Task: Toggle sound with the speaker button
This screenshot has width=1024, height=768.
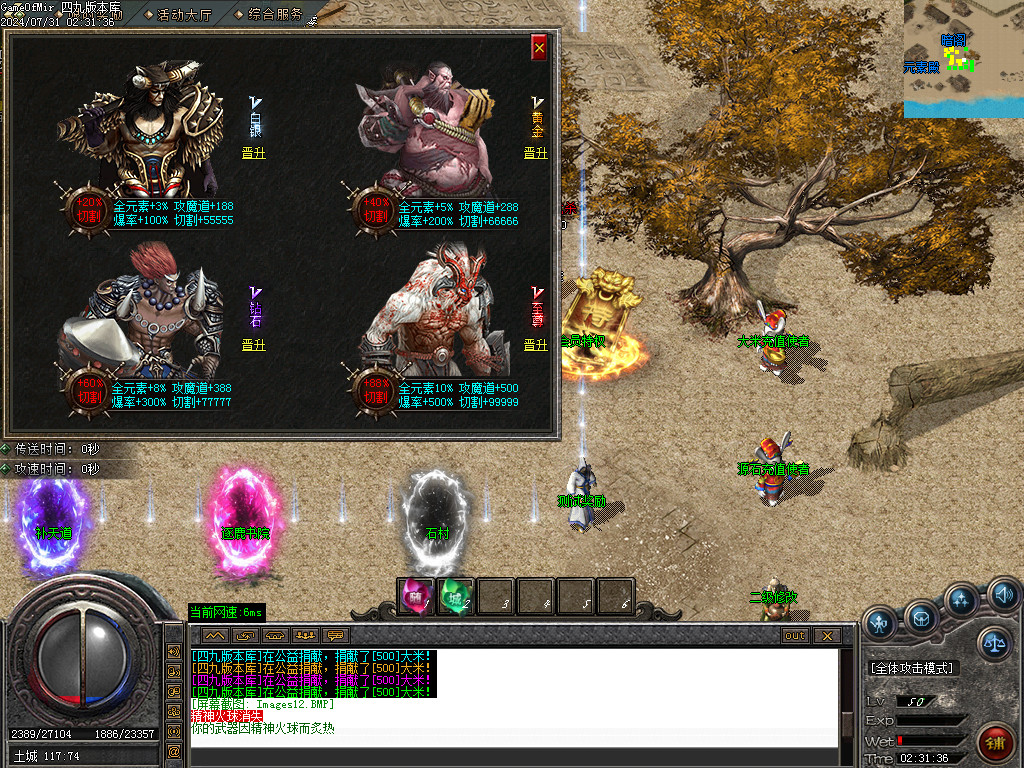Action: [1003, 597]
